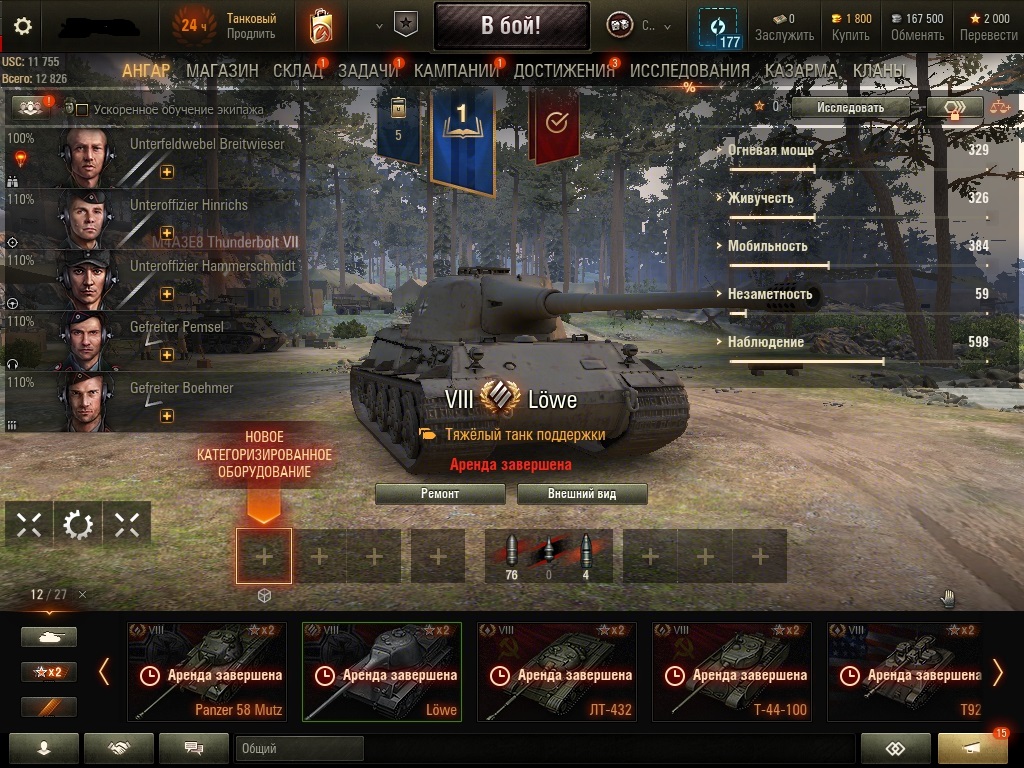Switch to the Исследования tab

(x=689, y=71)
